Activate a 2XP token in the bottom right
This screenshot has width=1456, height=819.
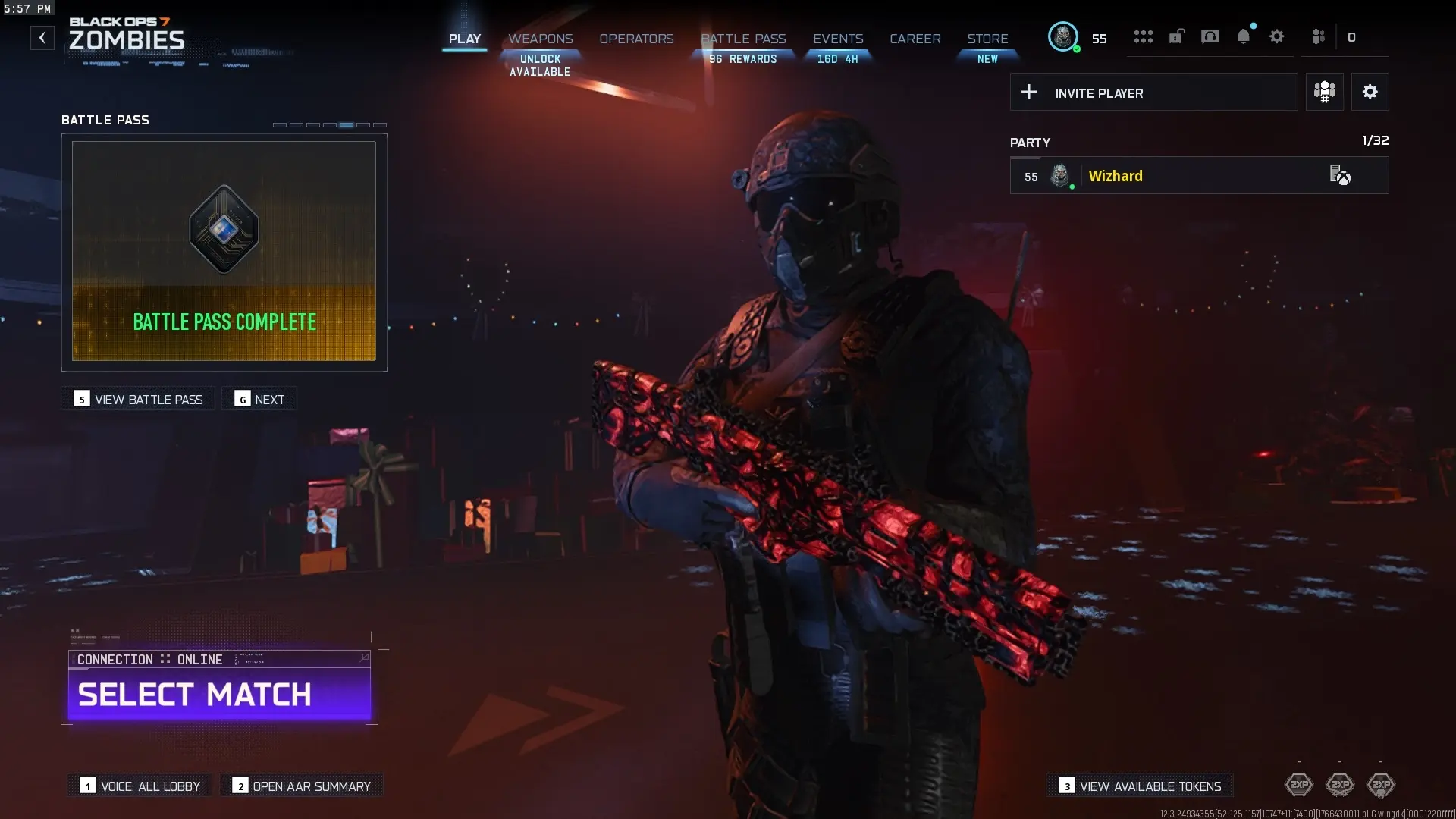(1300, 786)
